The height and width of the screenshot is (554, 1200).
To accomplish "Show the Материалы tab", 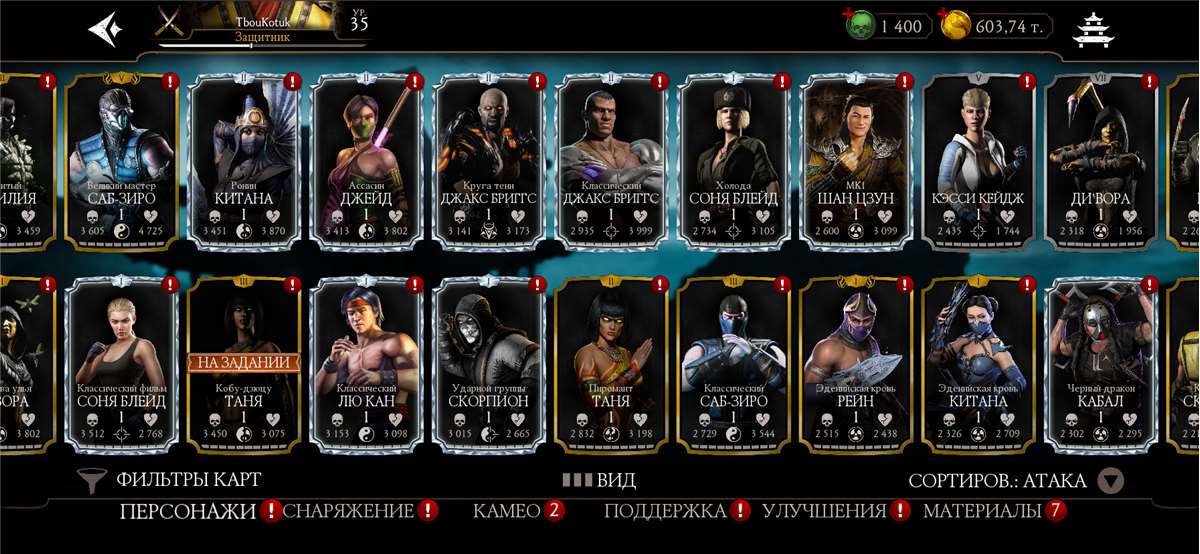I will pos(983,512).
